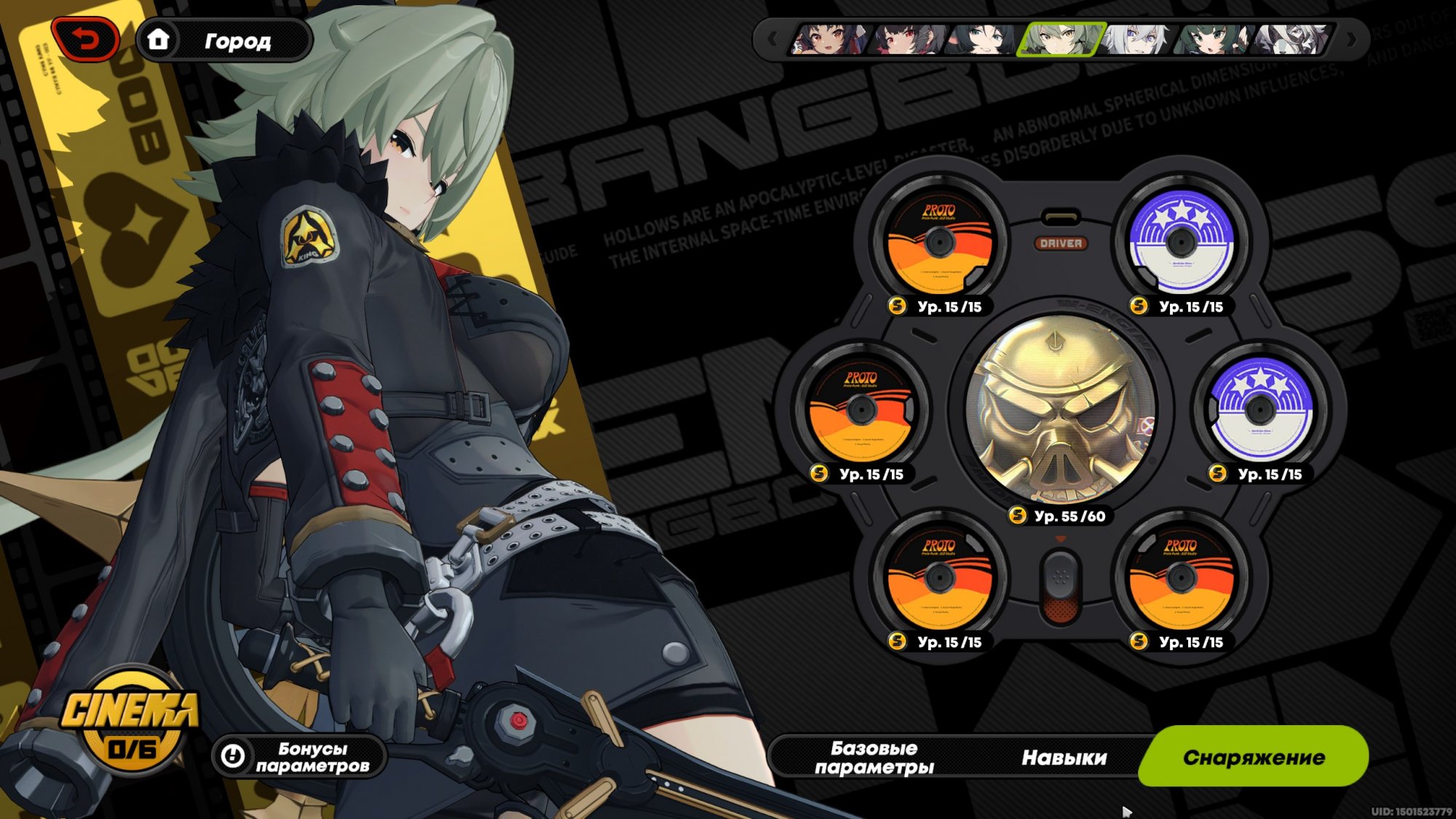Return to Город via the home button

click(225, 41)
